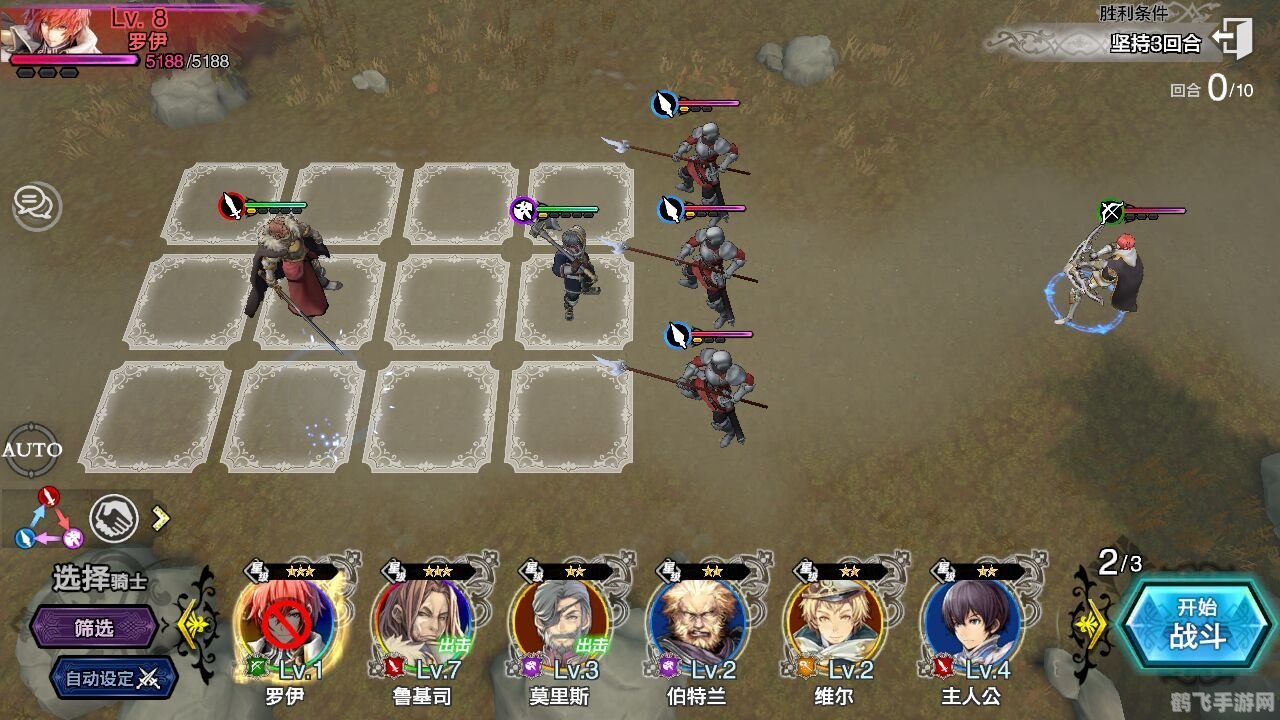
Task: Open the 筛选 filter button
Action: [x=94, y=628]
